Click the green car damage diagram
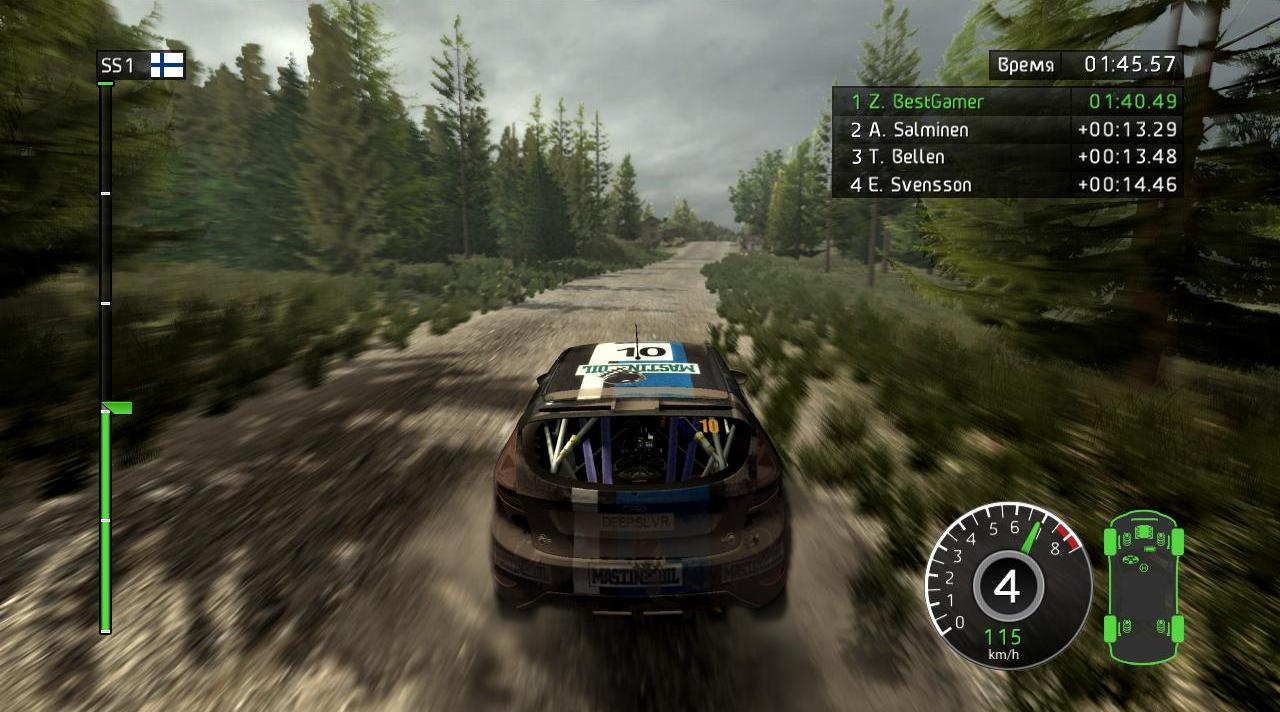The image size is (1280, 712). (1143, 587)
